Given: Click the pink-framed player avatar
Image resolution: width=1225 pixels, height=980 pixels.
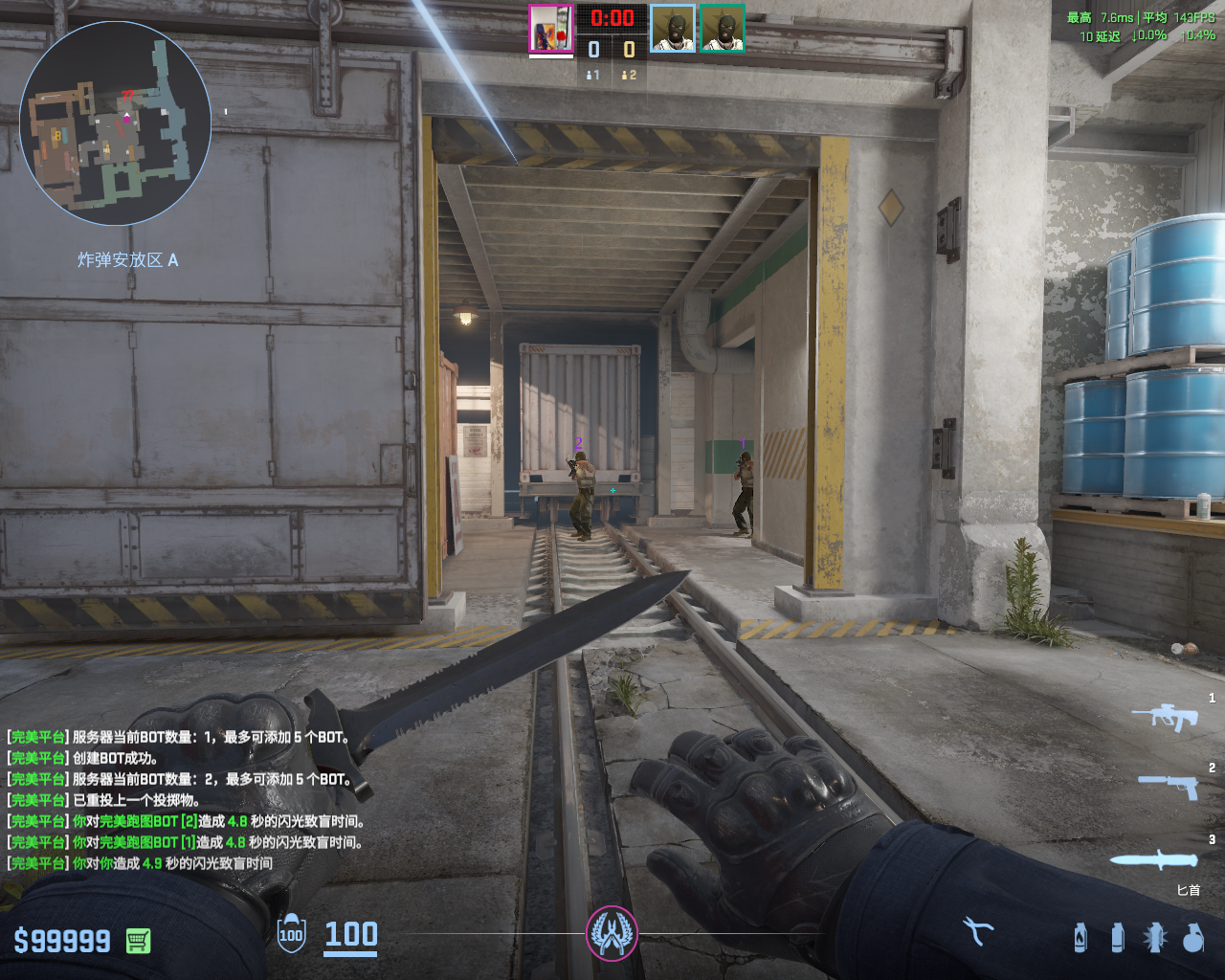Looking at the screenshot, I should (x=551, y=28).
